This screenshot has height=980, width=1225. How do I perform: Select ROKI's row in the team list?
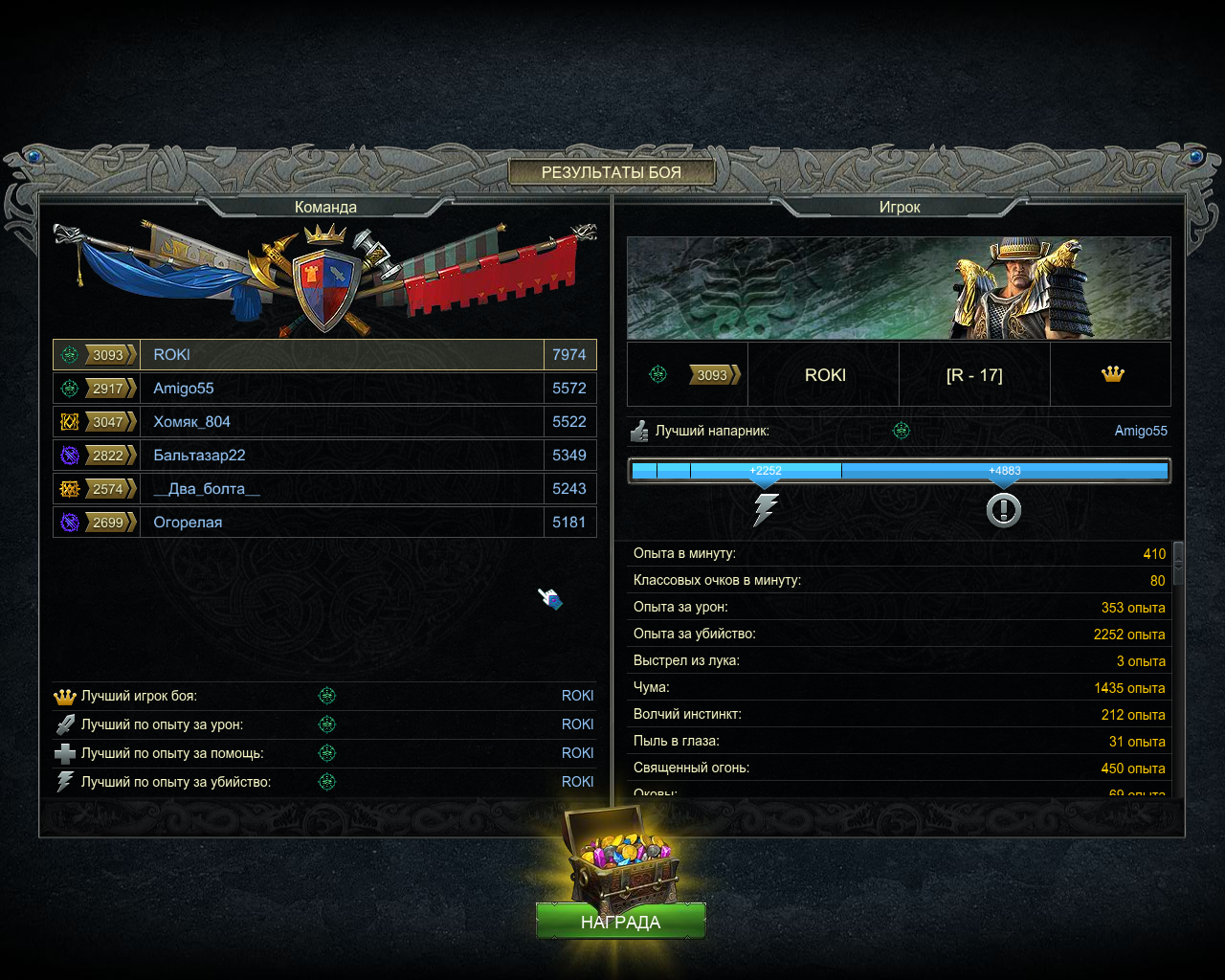[x=324, y=355]
